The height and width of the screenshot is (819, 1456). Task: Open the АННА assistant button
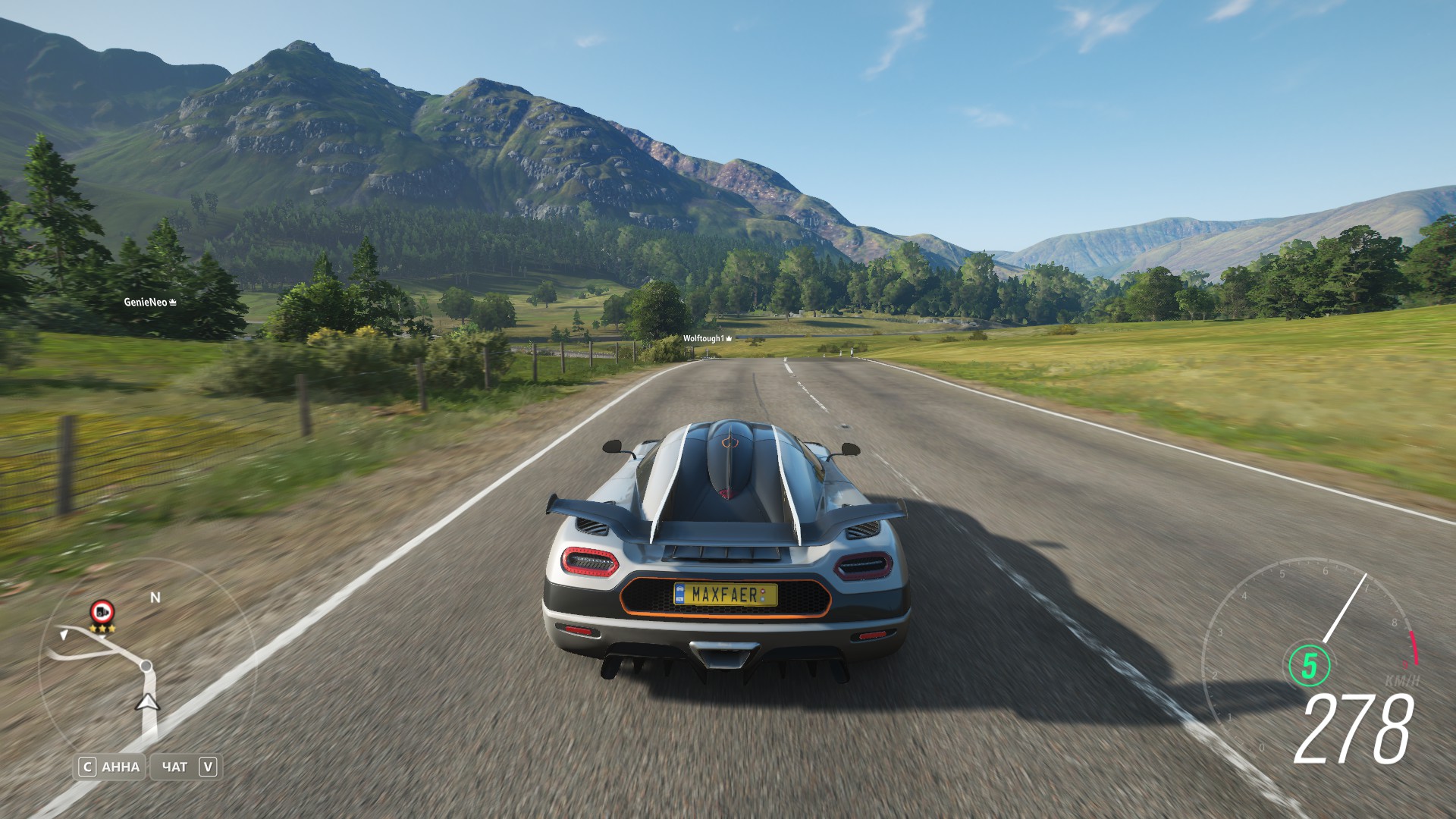(111, 767)
